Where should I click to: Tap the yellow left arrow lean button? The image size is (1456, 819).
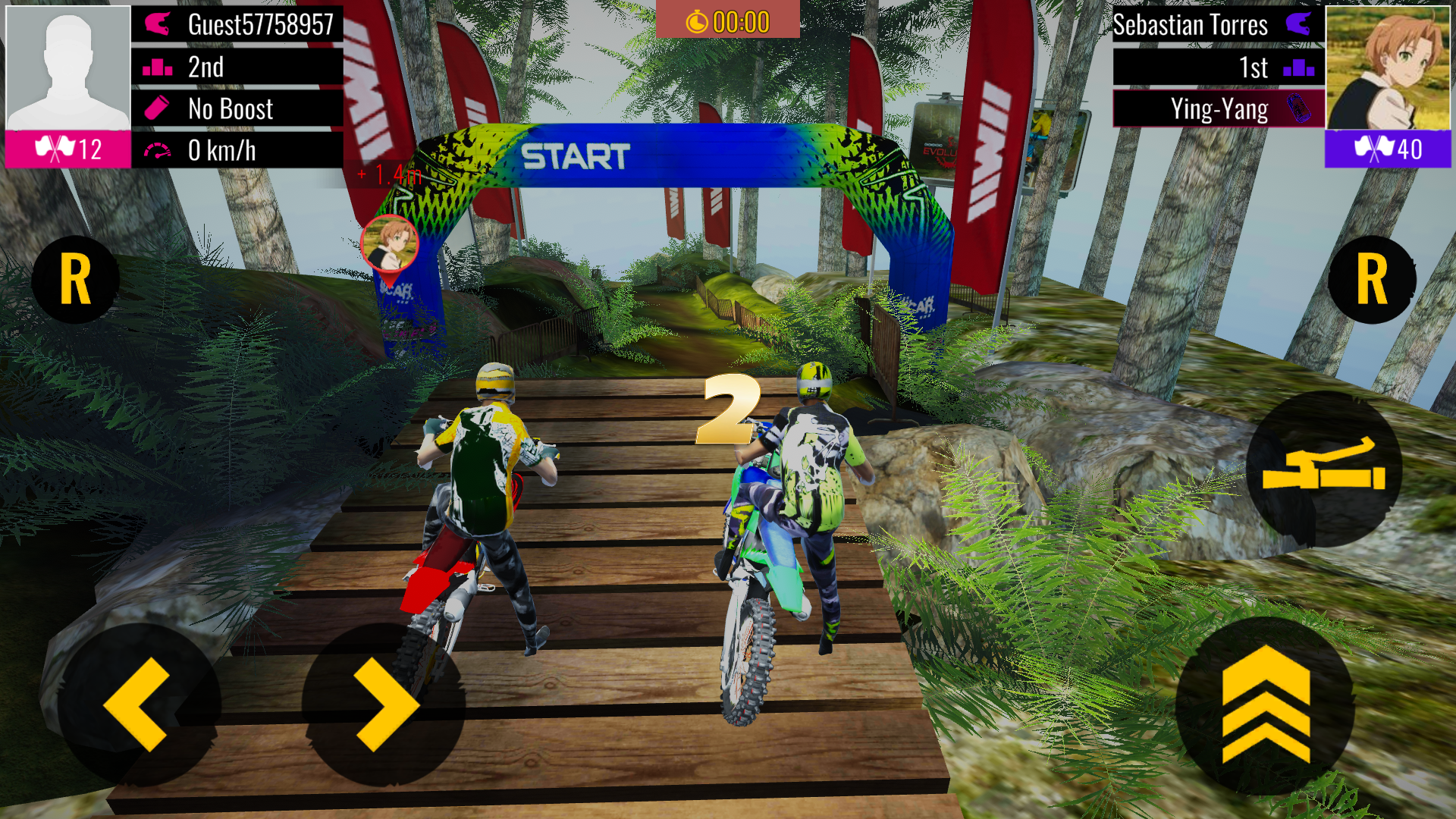coord(137,704)
